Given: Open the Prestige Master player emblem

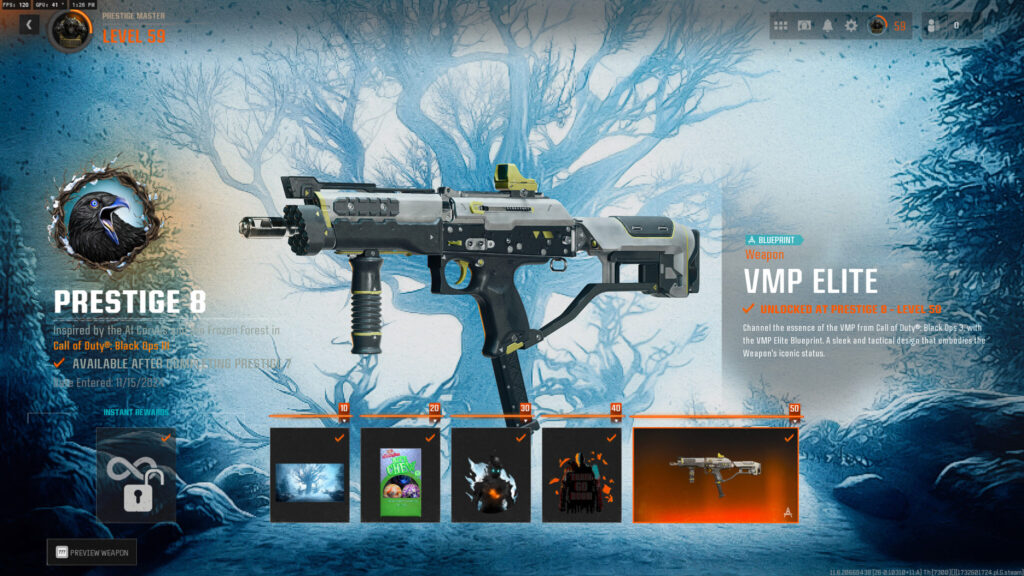Looking at the screenshot, I should click(70, 31).
